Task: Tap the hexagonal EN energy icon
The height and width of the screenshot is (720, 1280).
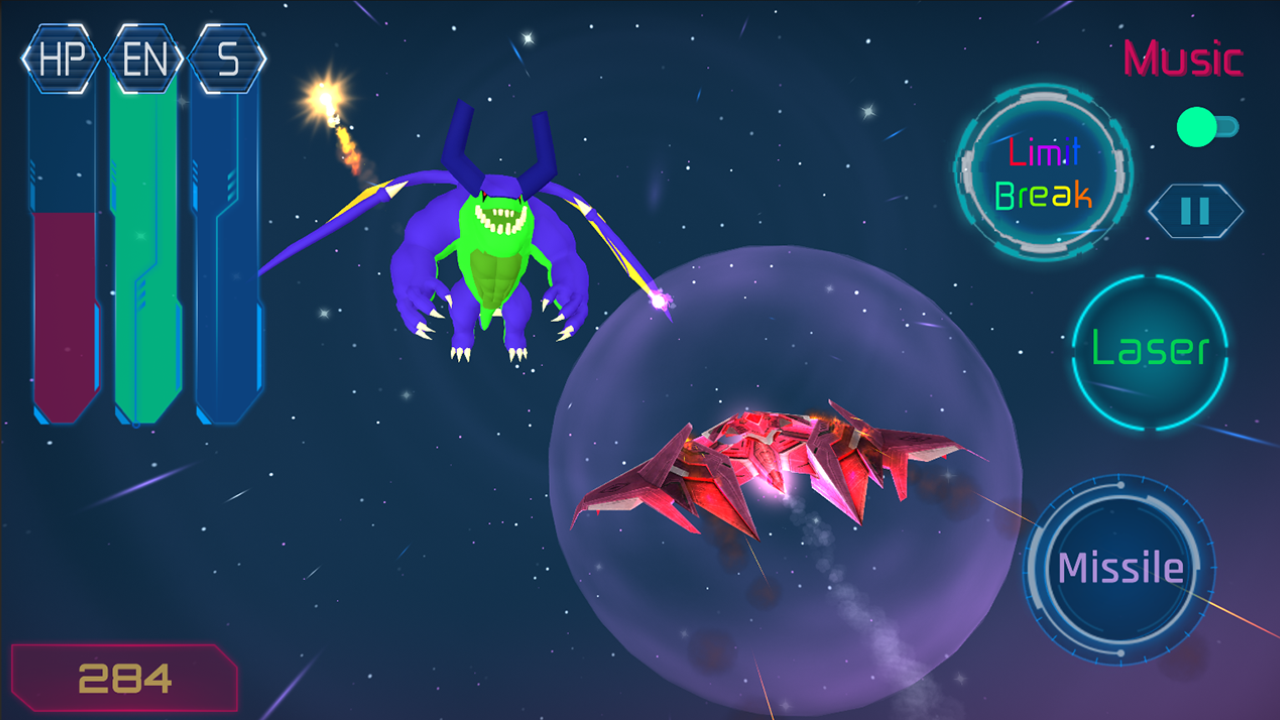Action: pyautogui.click(x=142, y=57)
